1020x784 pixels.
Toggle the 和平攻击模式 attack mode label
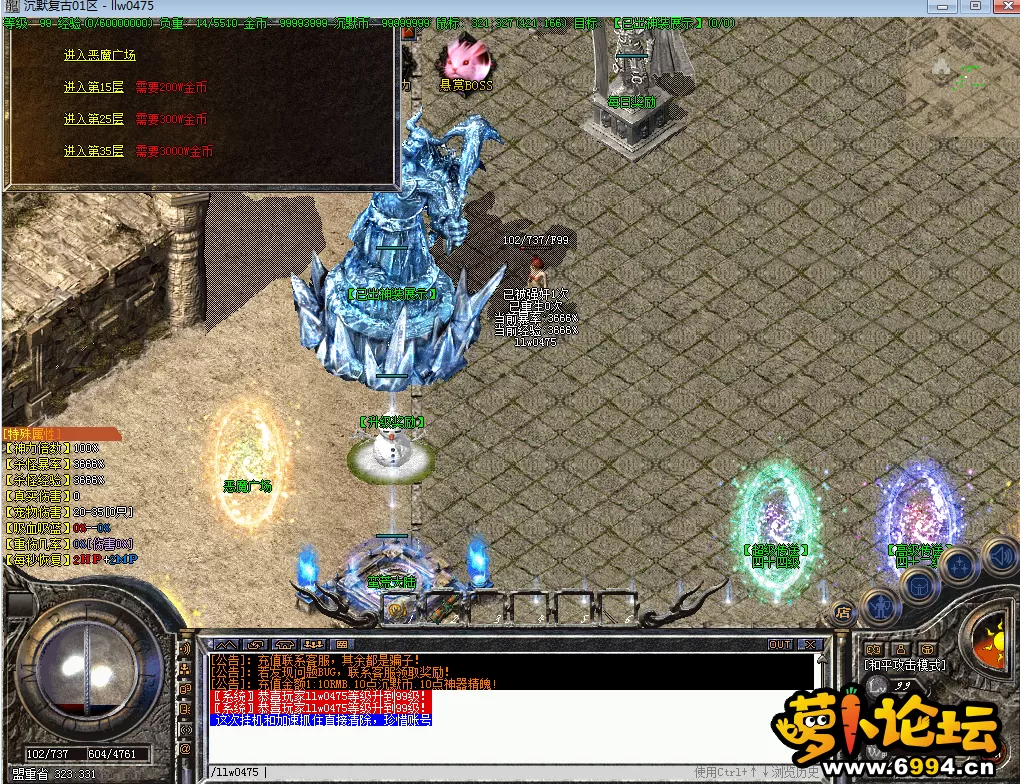[x=904, y=664]
